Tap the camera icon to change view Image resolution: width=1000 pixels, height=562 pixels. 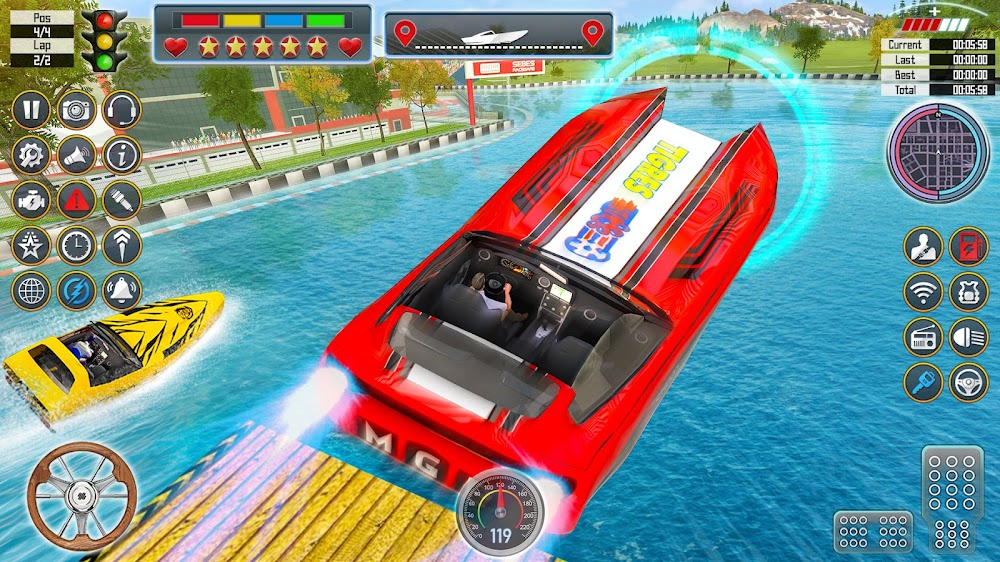click(77, 110)
